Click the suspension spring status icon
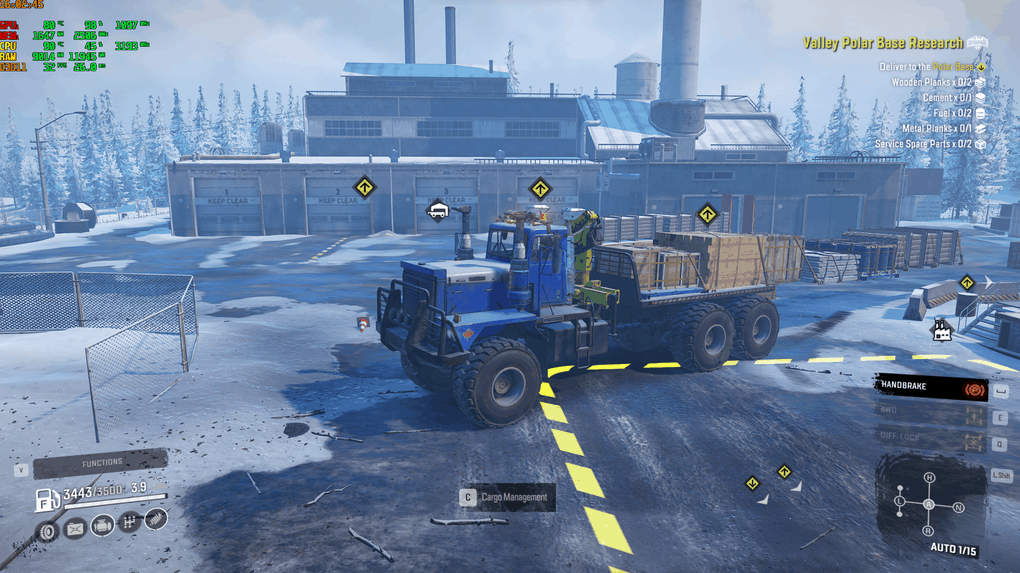This screenshot has height=573, width=1020. click(x=155, y=519)
